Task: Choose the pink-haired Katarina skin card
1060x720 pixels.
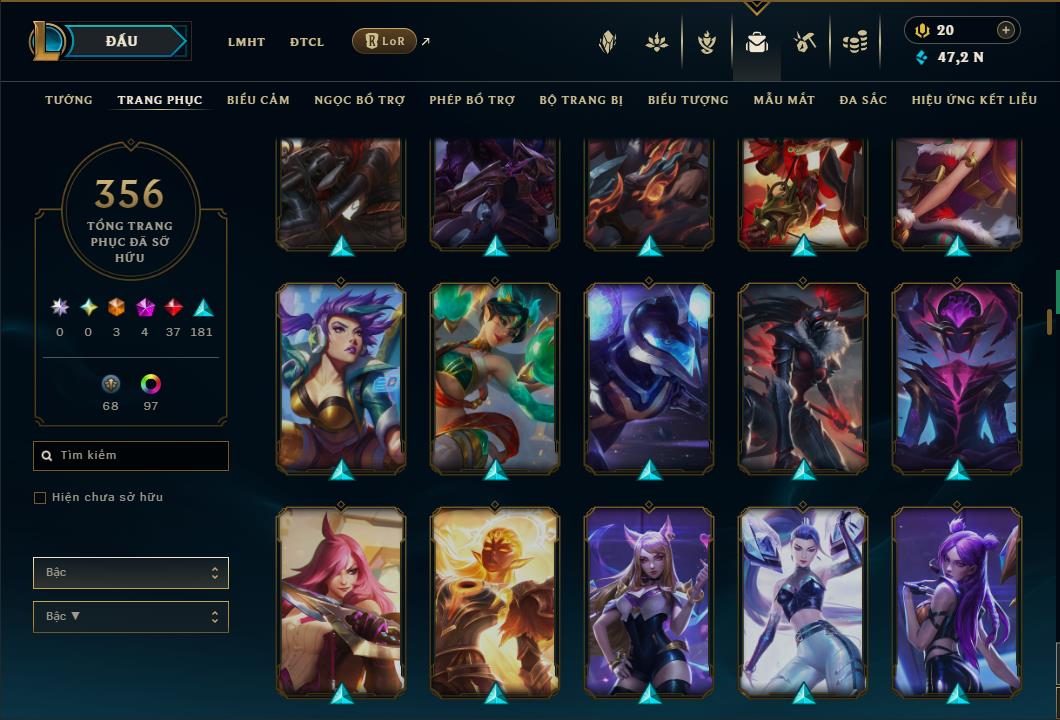Action: 341,600
